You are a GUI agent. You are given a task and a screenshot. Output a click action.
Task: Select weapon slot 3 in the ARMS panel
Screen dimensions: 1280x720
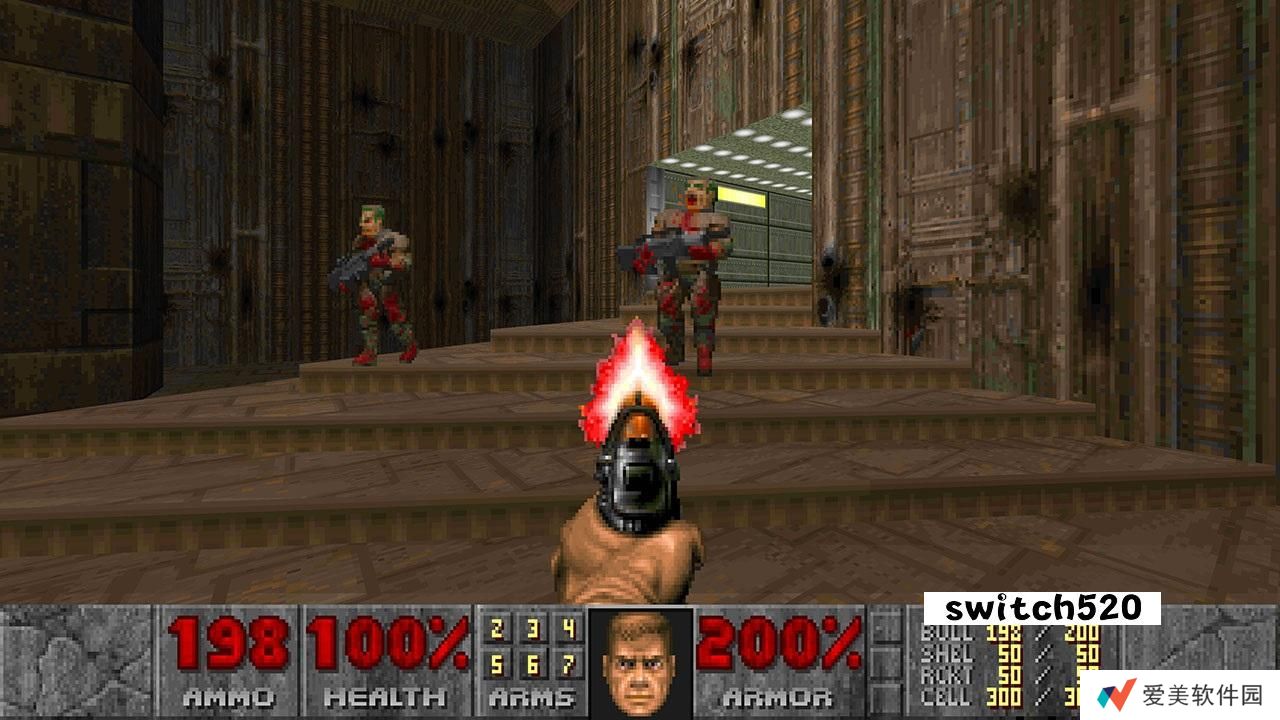coord(533,631)
